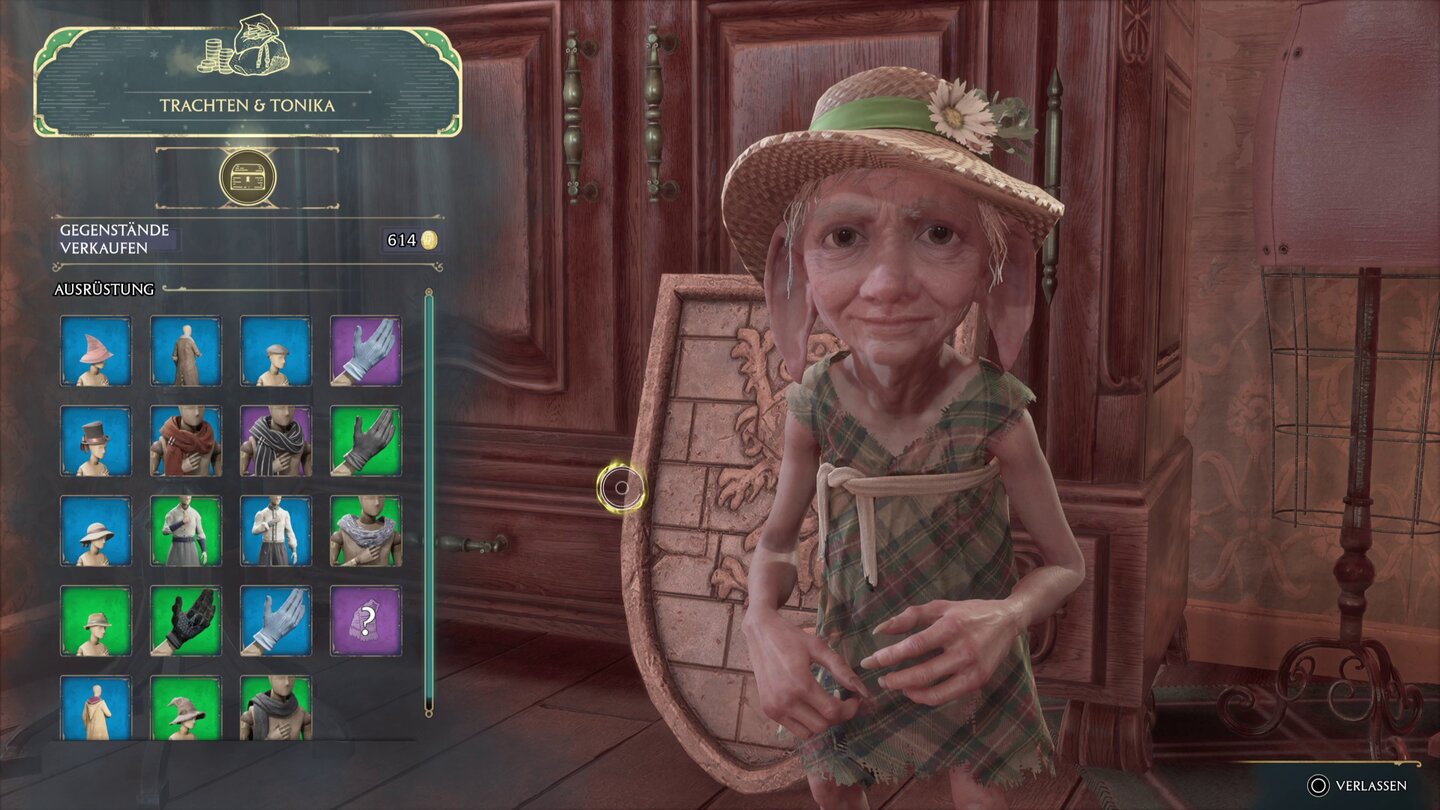Select the red-brown scarf
The height and width of the screenshot is (810, 1440).
186,441
